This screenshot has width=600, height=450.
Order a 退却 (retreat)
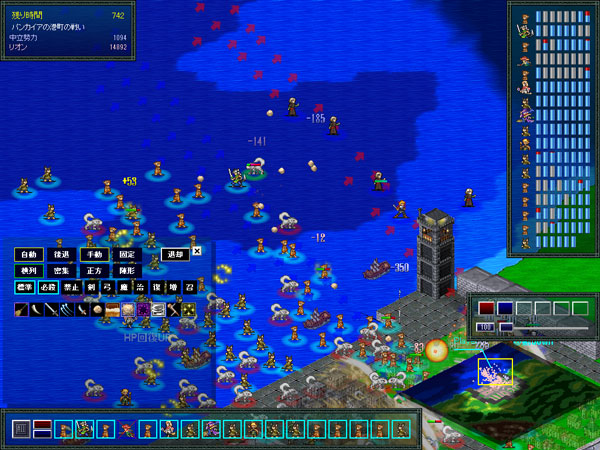tap(174, 254)
